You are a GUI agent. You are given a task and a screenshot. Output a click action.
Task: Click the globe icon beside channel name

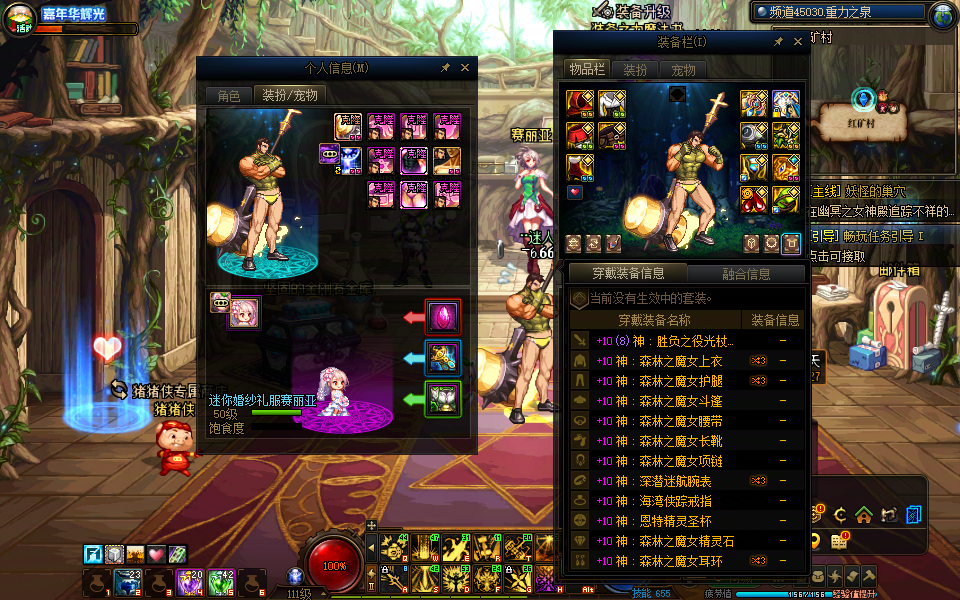tap(941, 14)
